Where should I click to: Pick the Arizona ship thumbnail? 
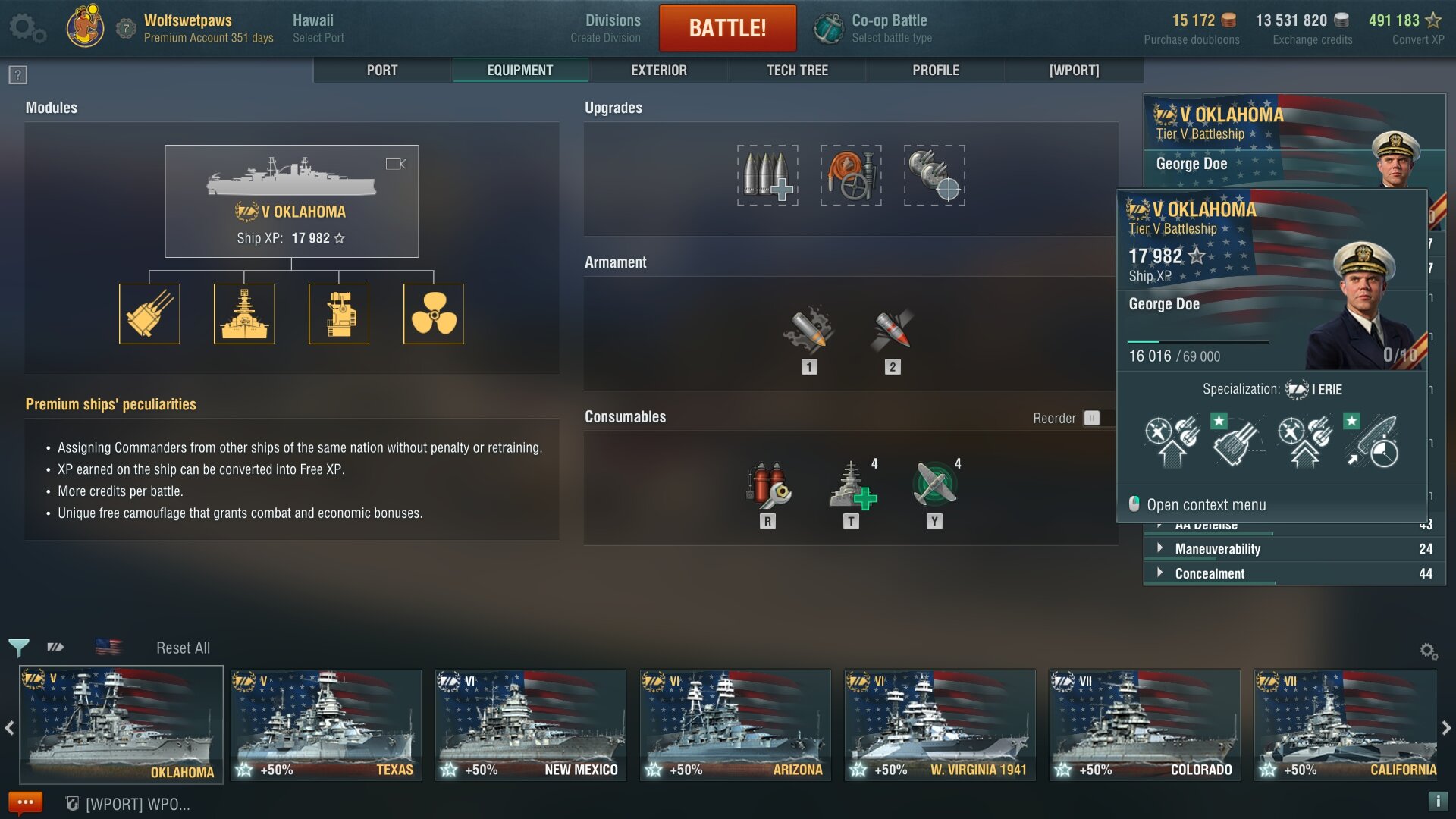pyautogui.click(x=735, y=724)
